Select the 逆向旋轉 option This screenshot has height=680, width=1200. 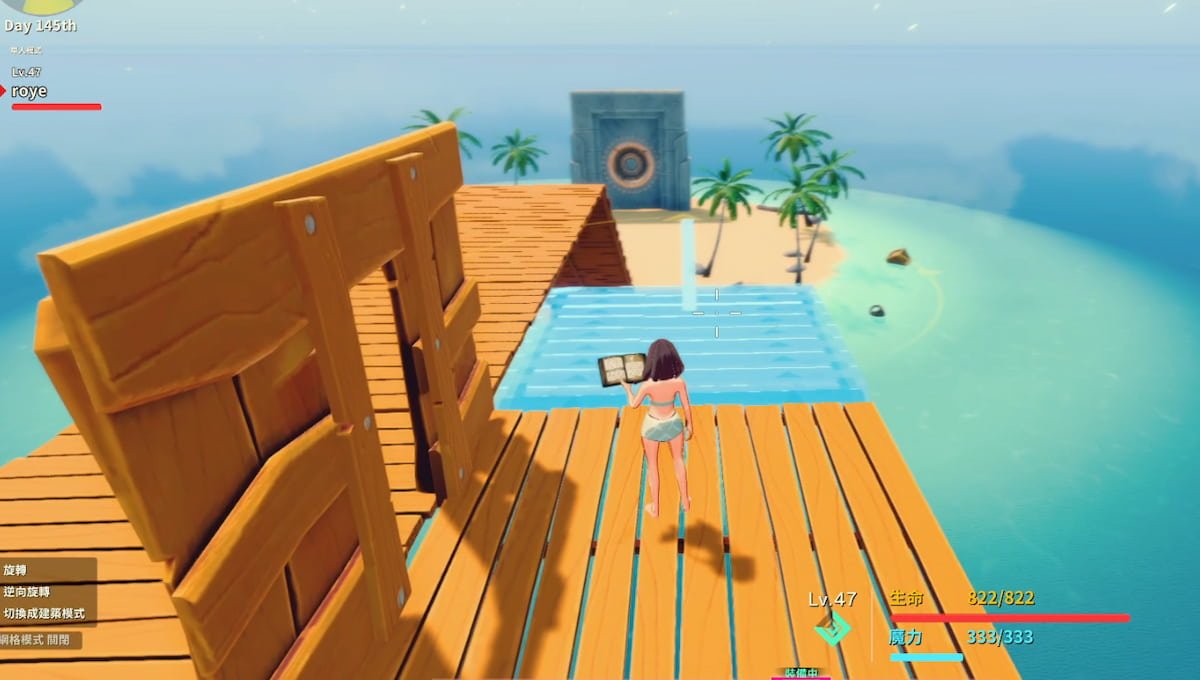27,592
